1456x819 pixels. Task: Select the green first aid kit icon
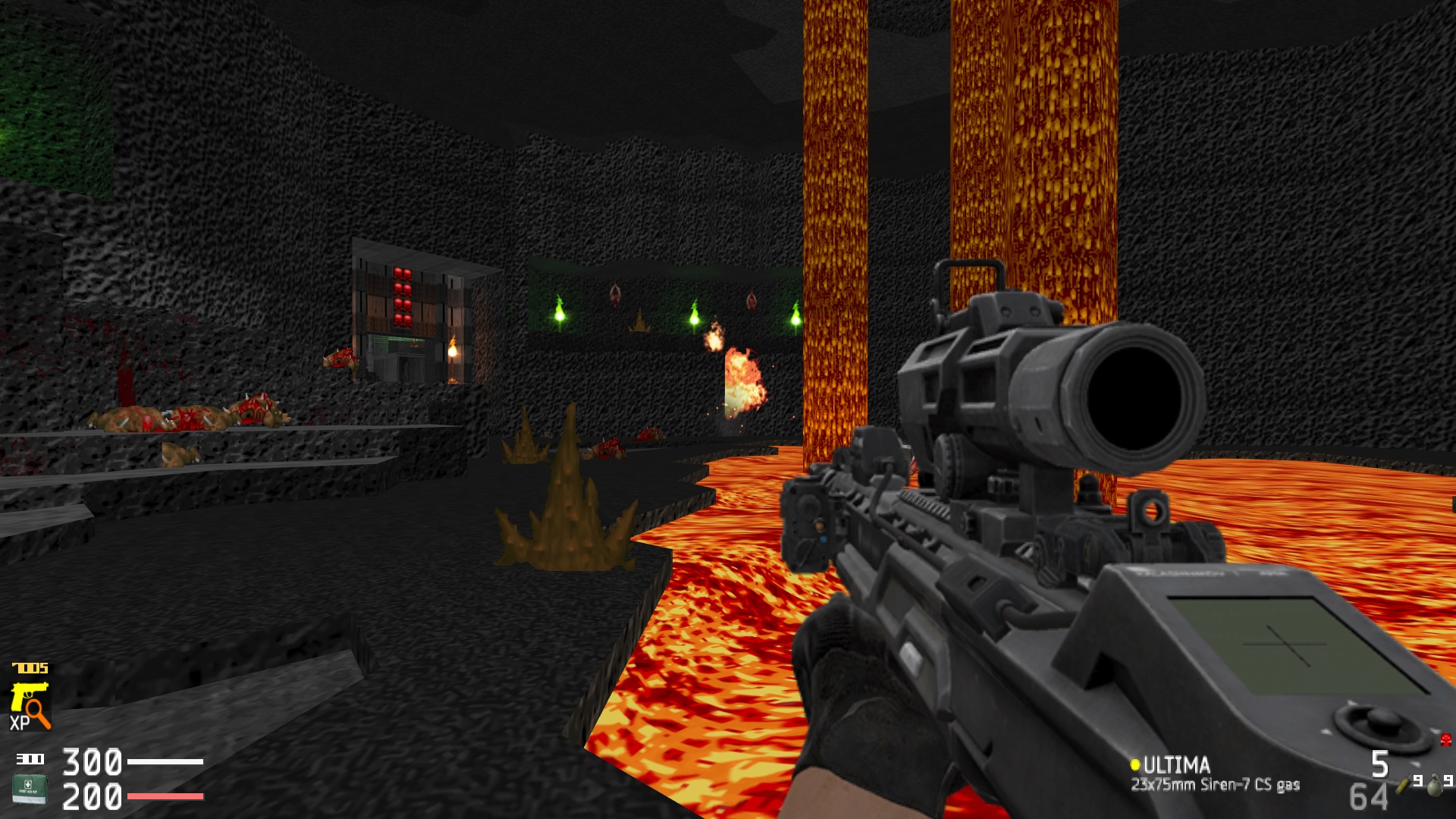[29, 789]
